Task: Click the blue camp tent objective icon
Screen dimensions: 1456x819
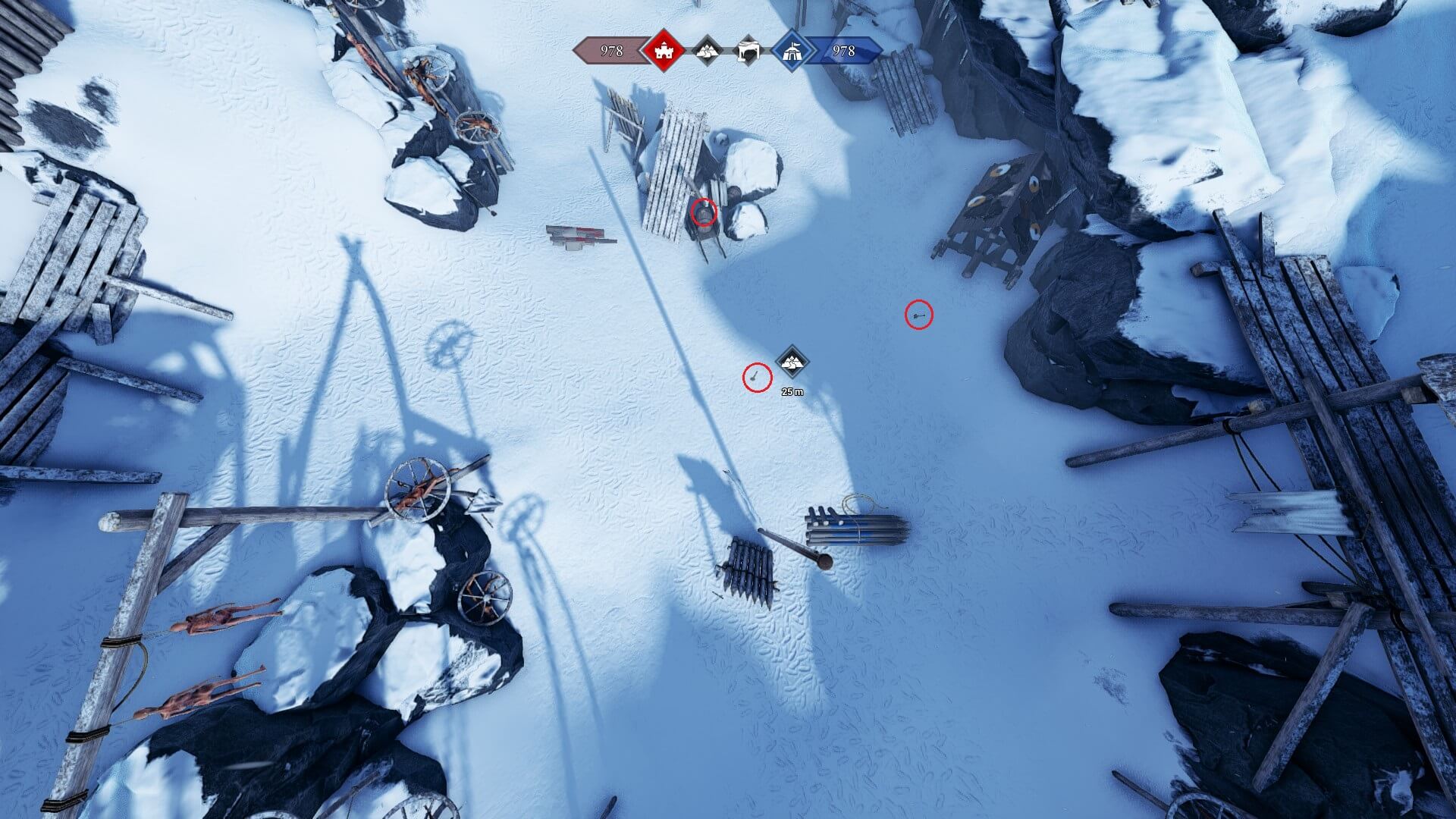Action: pos(792,51)
